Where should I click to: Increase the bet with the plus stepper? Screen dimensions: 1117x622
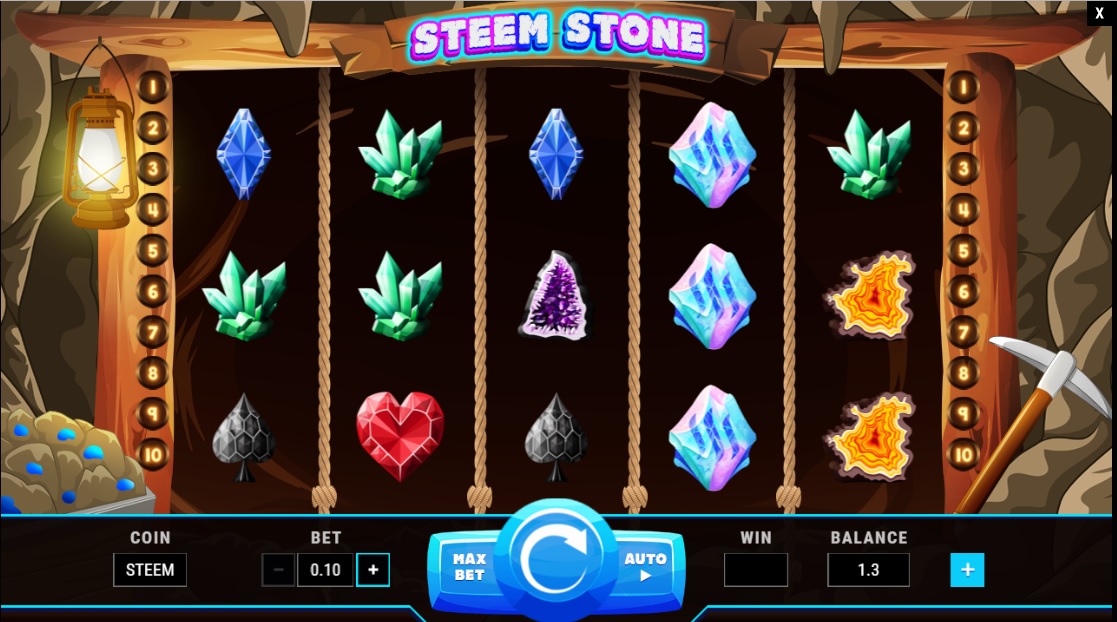[373, 570]
